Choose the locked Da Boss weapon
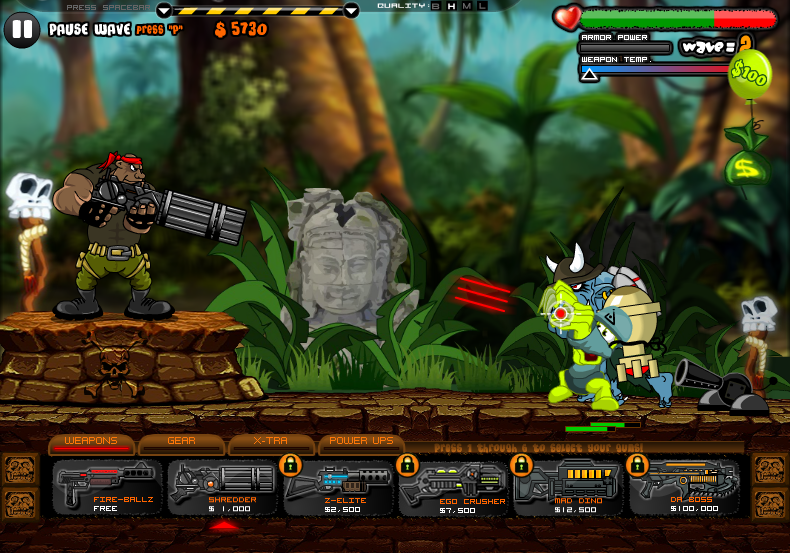 (686, 487)
